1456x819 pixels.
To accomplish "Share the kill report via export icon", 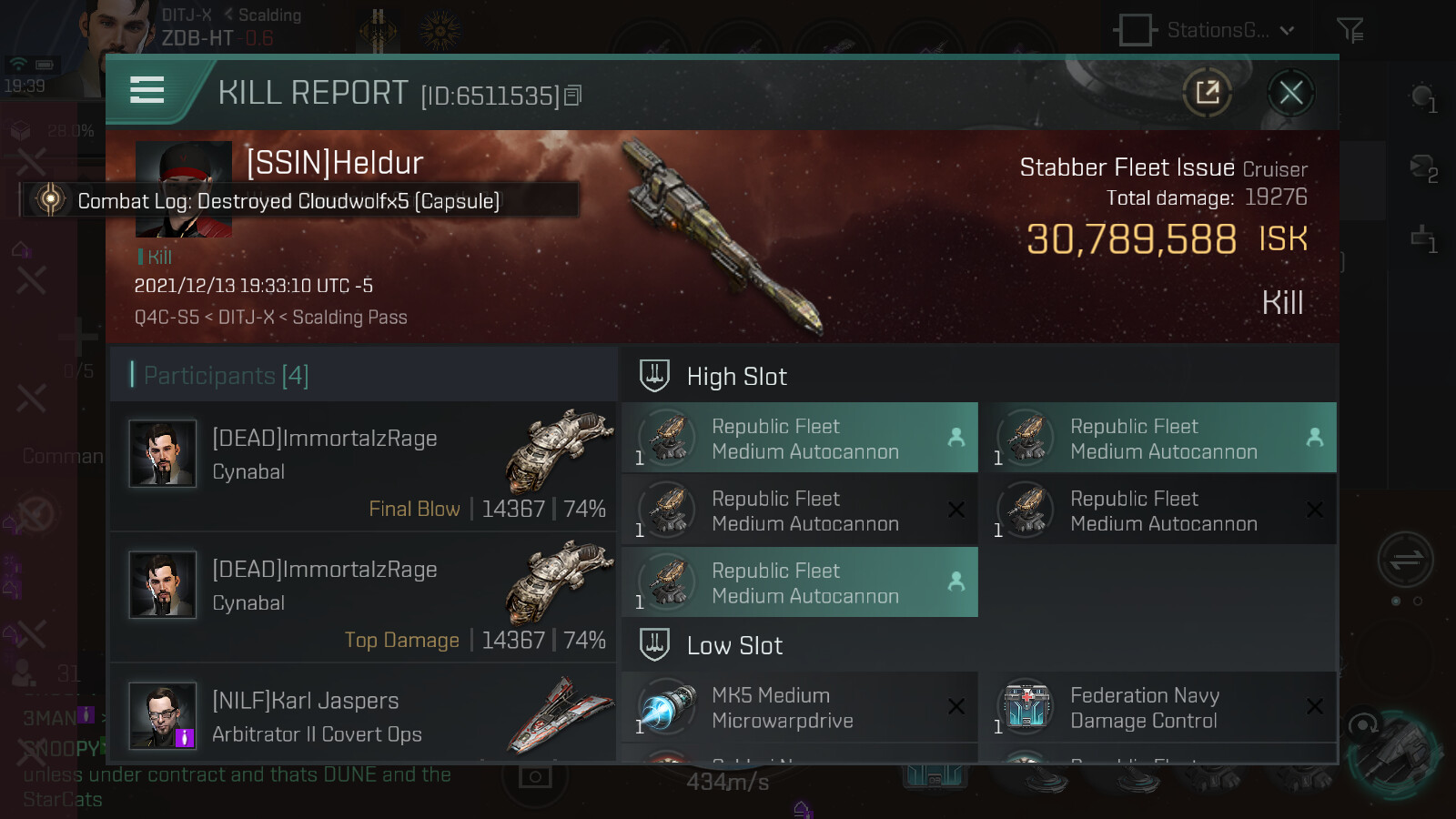I will [1208, 93].
